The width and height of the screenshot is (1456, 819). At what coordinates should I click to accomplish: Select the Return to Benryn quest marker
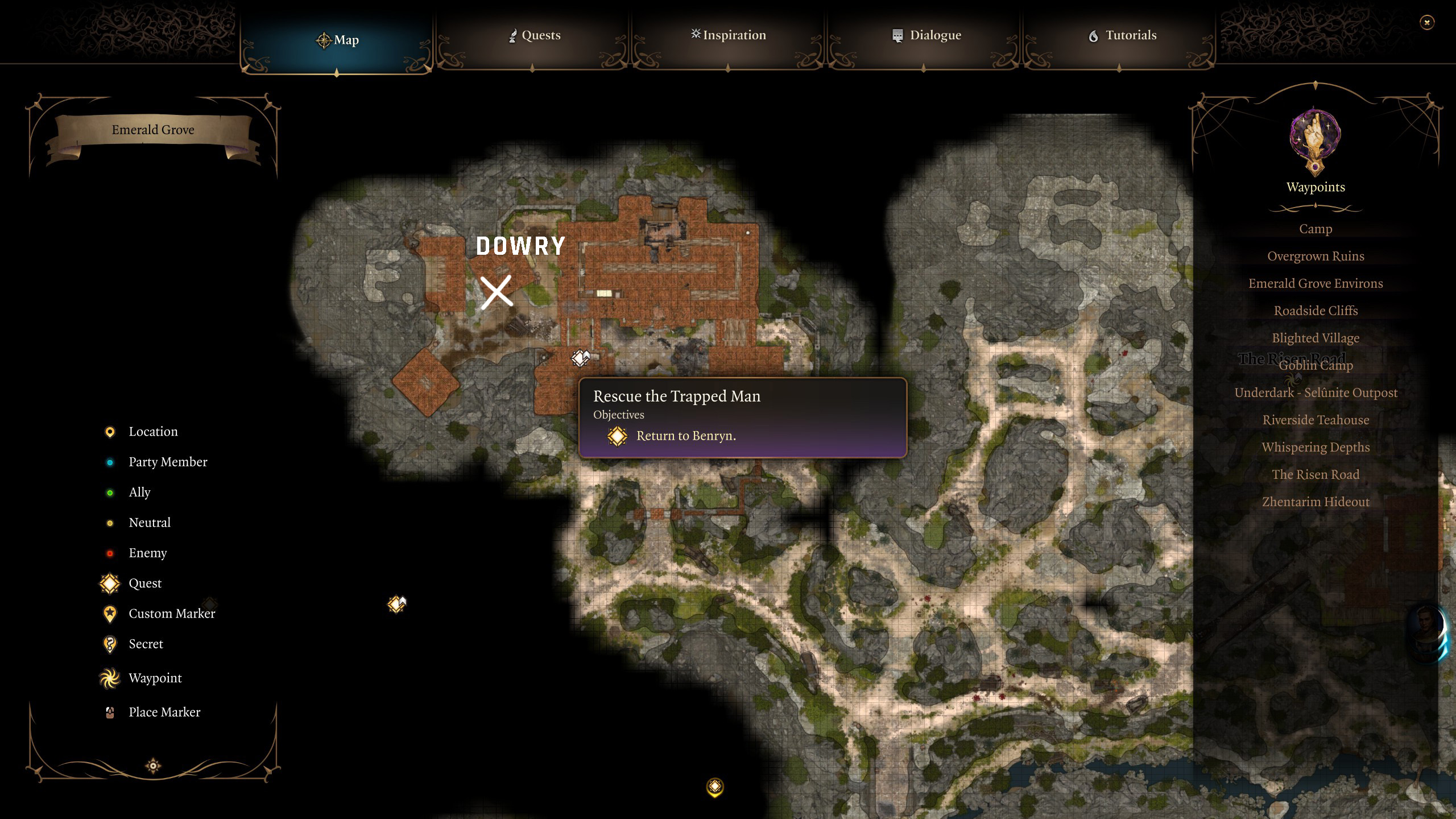[580, 358]
